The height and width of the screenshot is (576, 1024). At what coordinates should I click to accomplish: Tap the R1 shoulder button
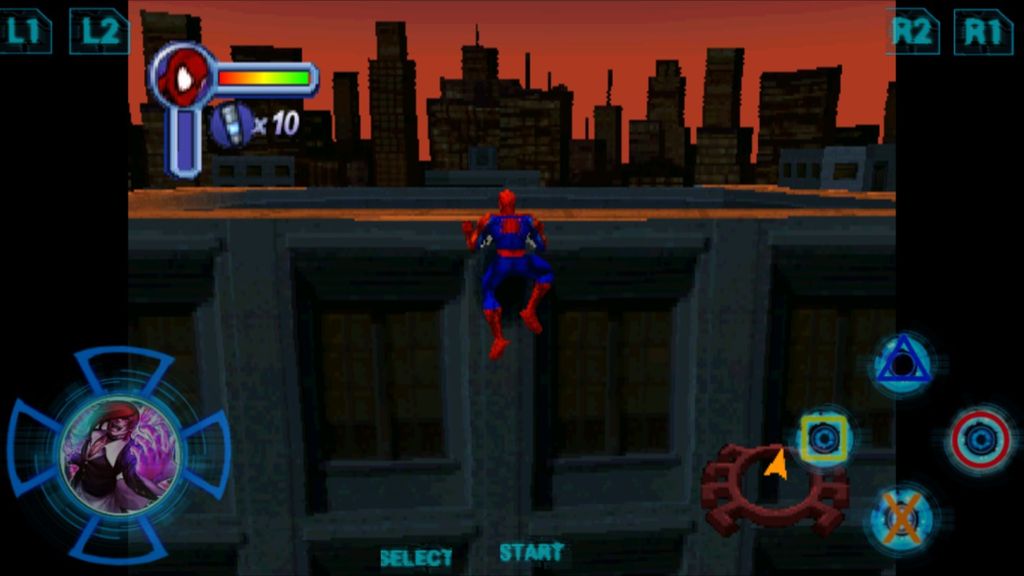click(x=983, y=31)
